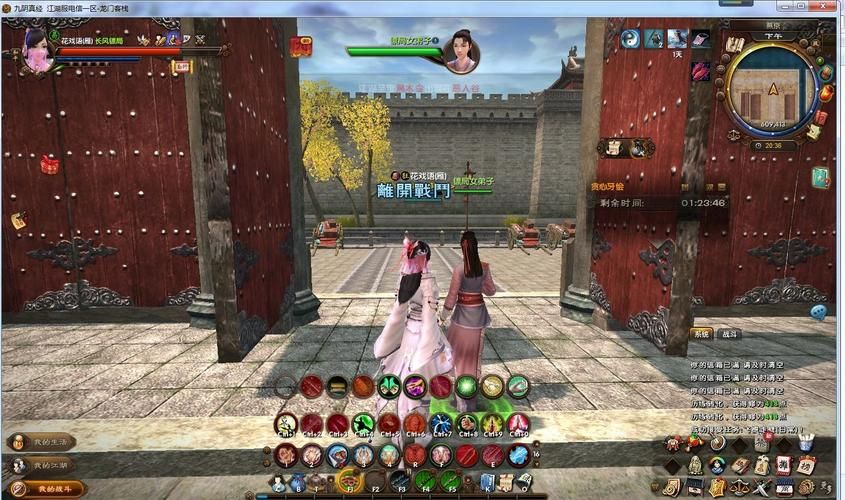
Task: Use the Ctrl+4 green silhouette skill
Action: coord(364,424)
